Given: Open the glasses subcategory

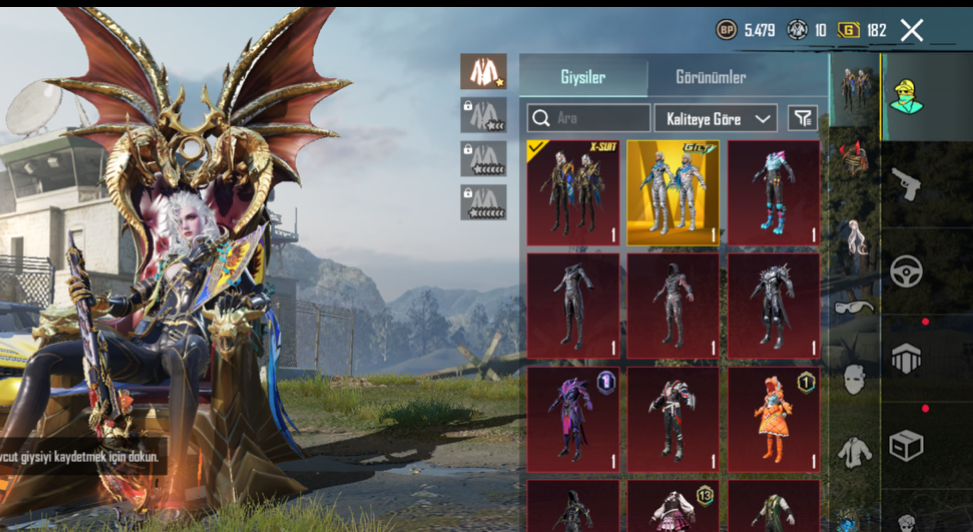Looking at the screenshot, I should click(853, 307).
